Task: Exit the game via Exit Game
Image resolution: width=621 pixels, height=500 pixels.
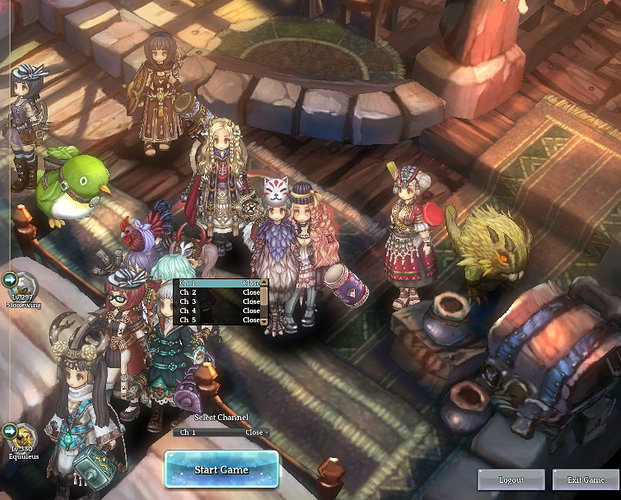Action: [x=585, y=480]
